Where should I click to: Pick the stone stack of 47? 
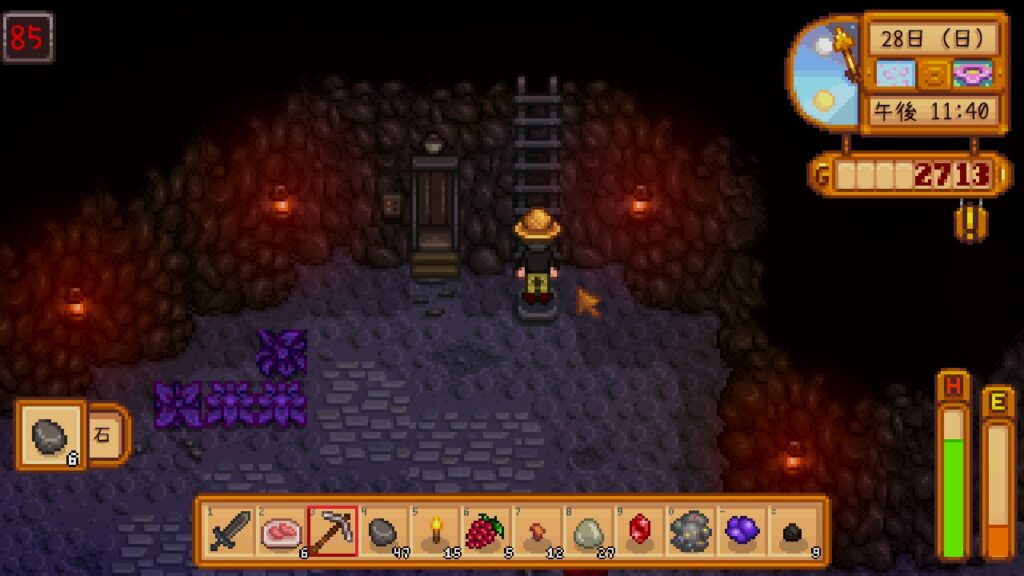(x=383, y=531)
